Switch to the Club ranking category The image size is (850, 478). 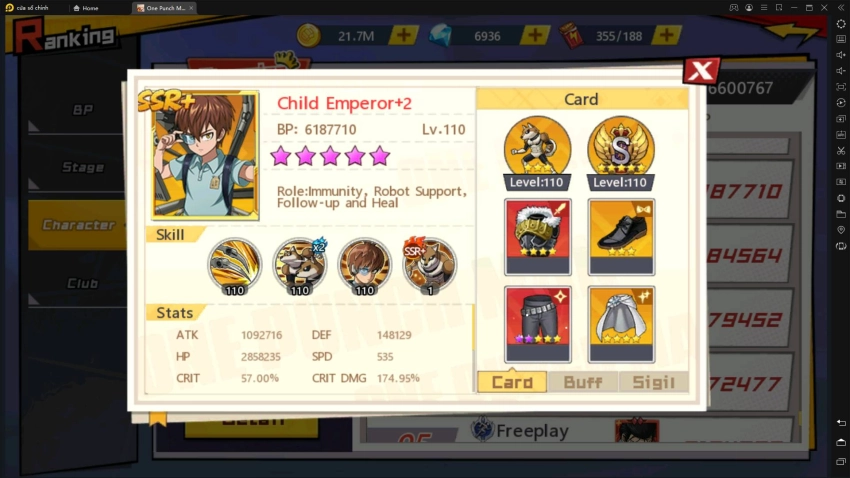pyautogui.click(x=82, y=283)
